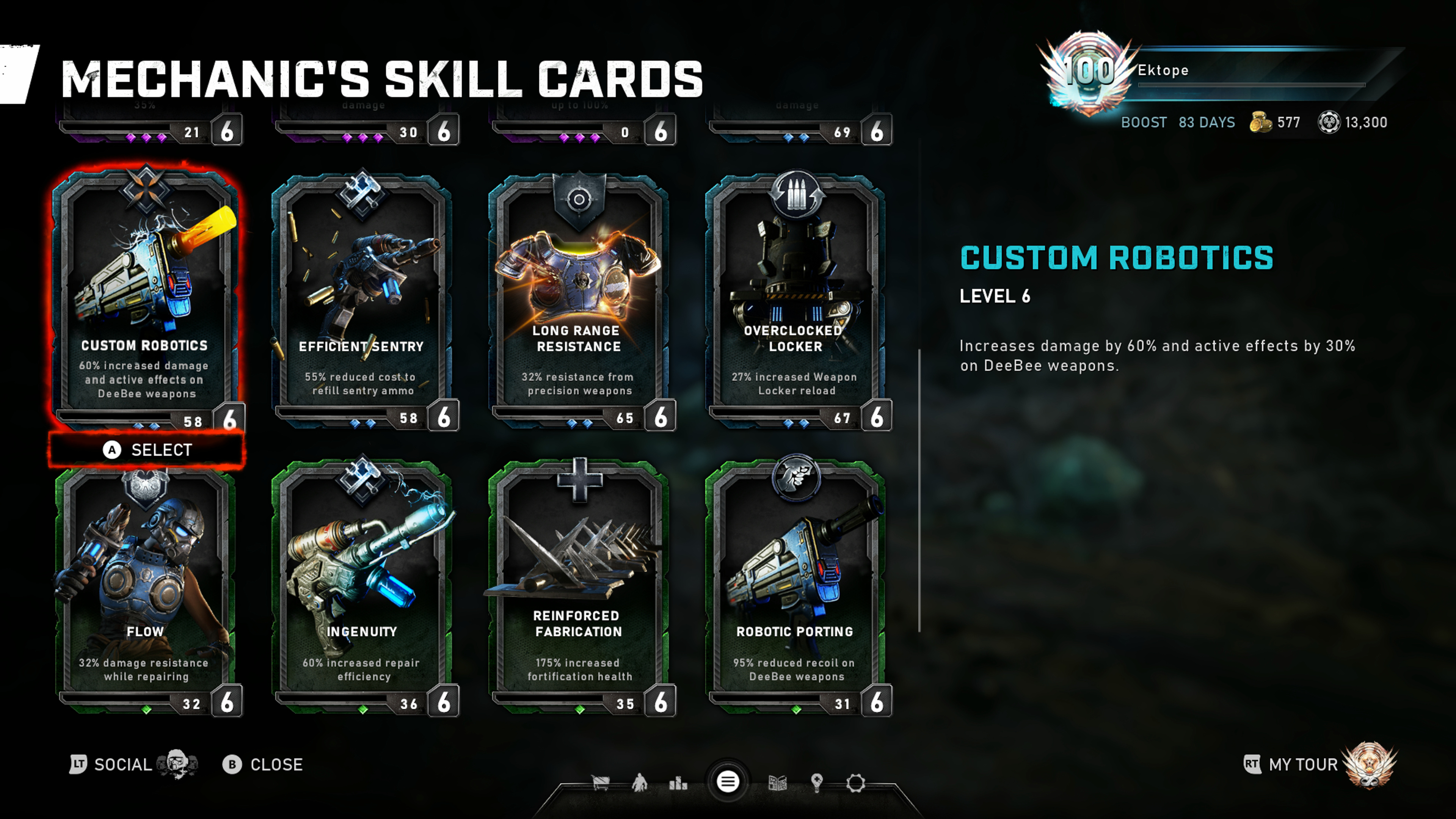Choose the Flow skill card
The height and width of the screenshot is (819, 1456).
[145, 588]
